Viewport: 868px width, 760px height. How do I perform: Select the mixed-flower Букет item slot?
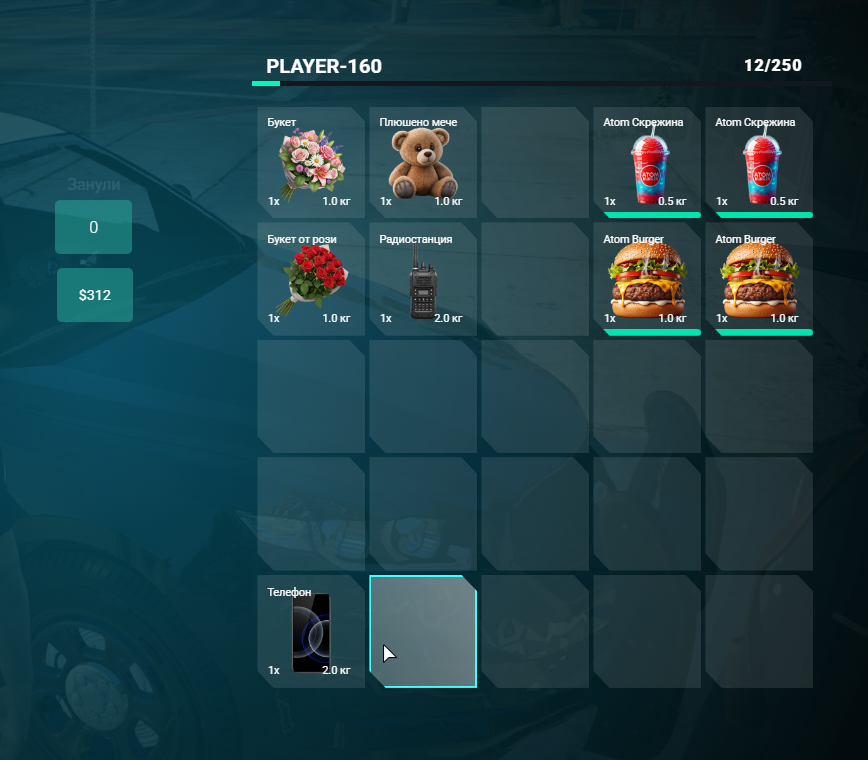(x=310, y=160)
